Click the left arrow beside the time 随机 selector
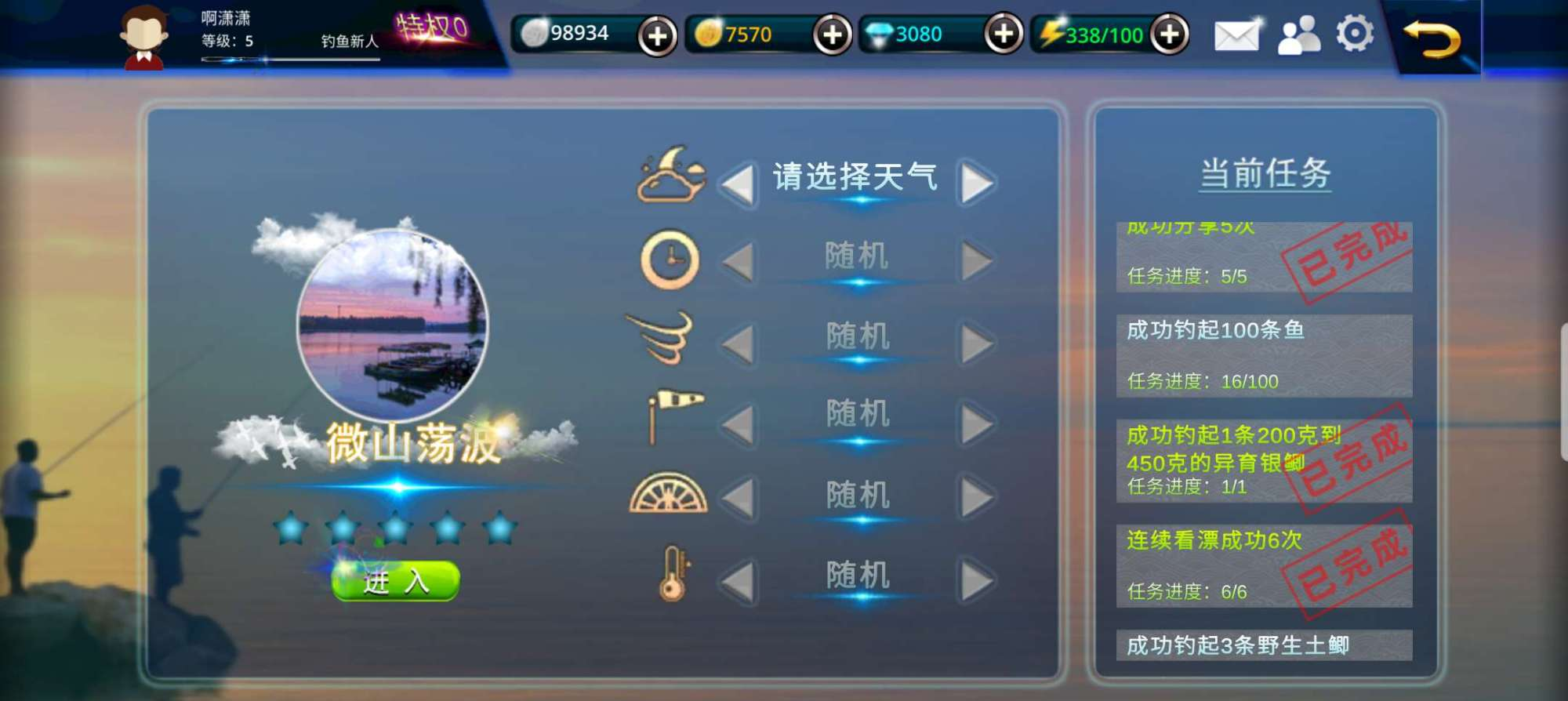 [x=739, y=259]
